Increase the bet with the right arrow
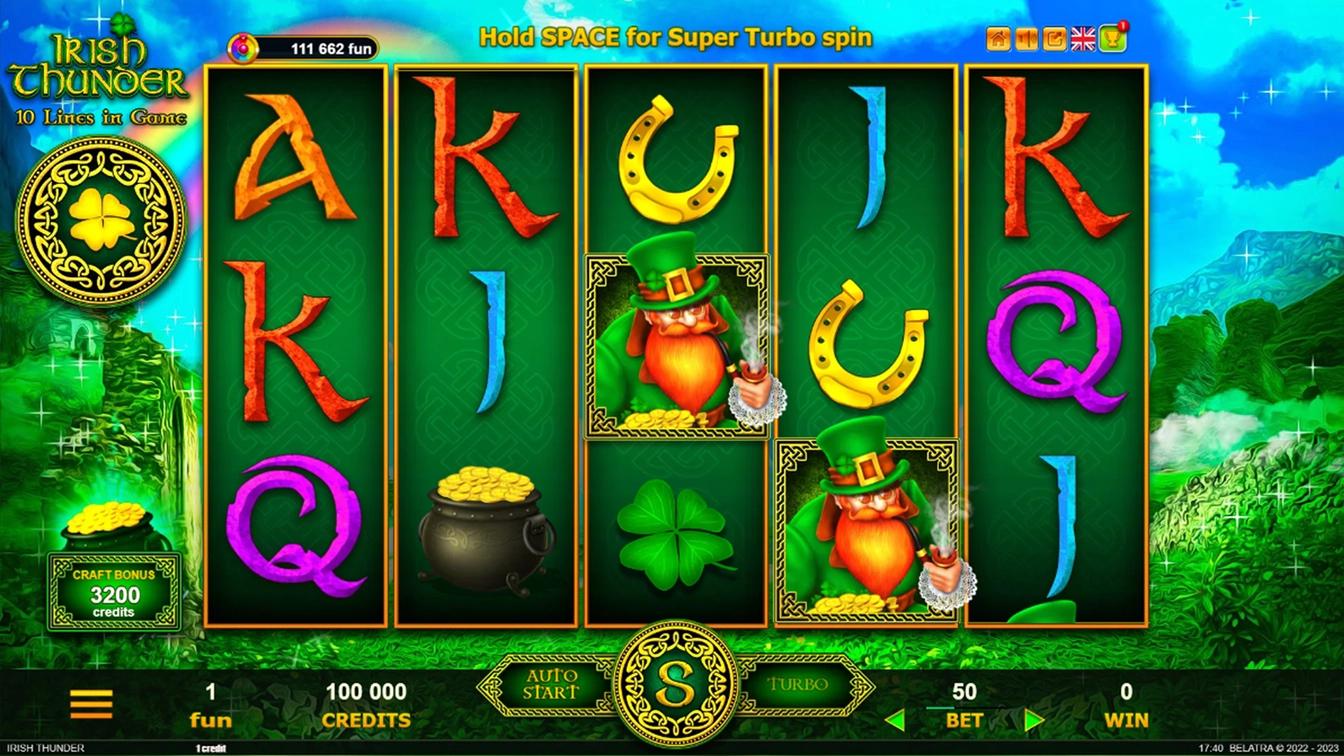The width and height of the screenshot is (1344, 756). pyautogui.click(x=1034, y=720)
